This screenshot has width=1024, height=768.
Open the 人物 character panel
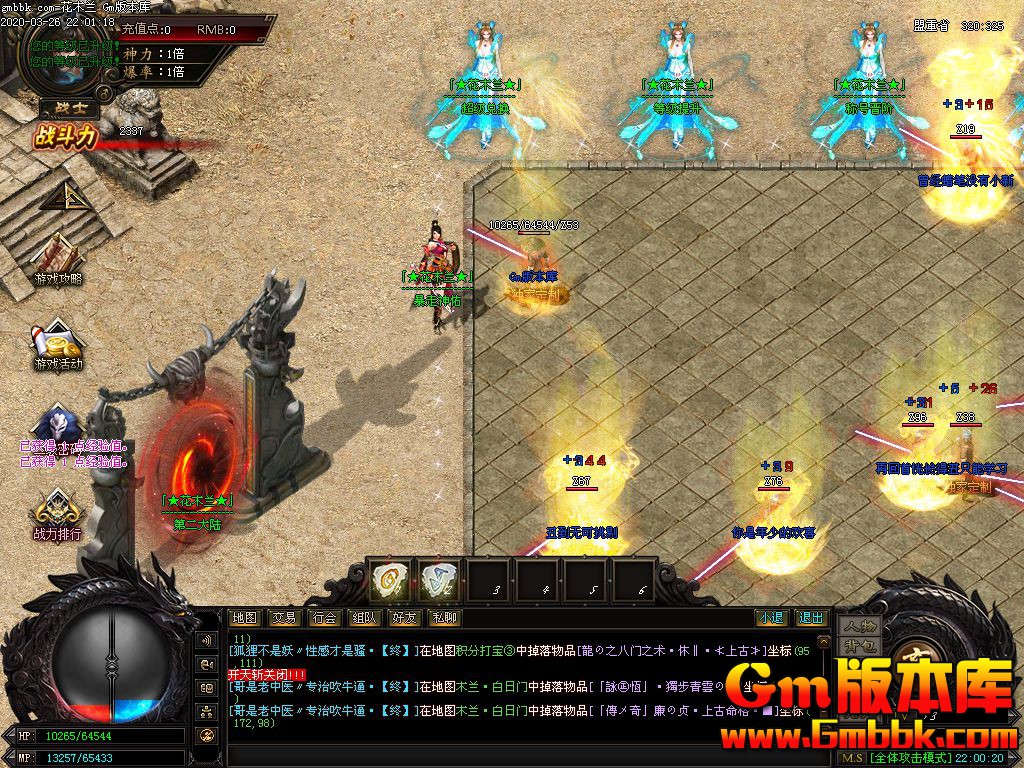point(859,626)
